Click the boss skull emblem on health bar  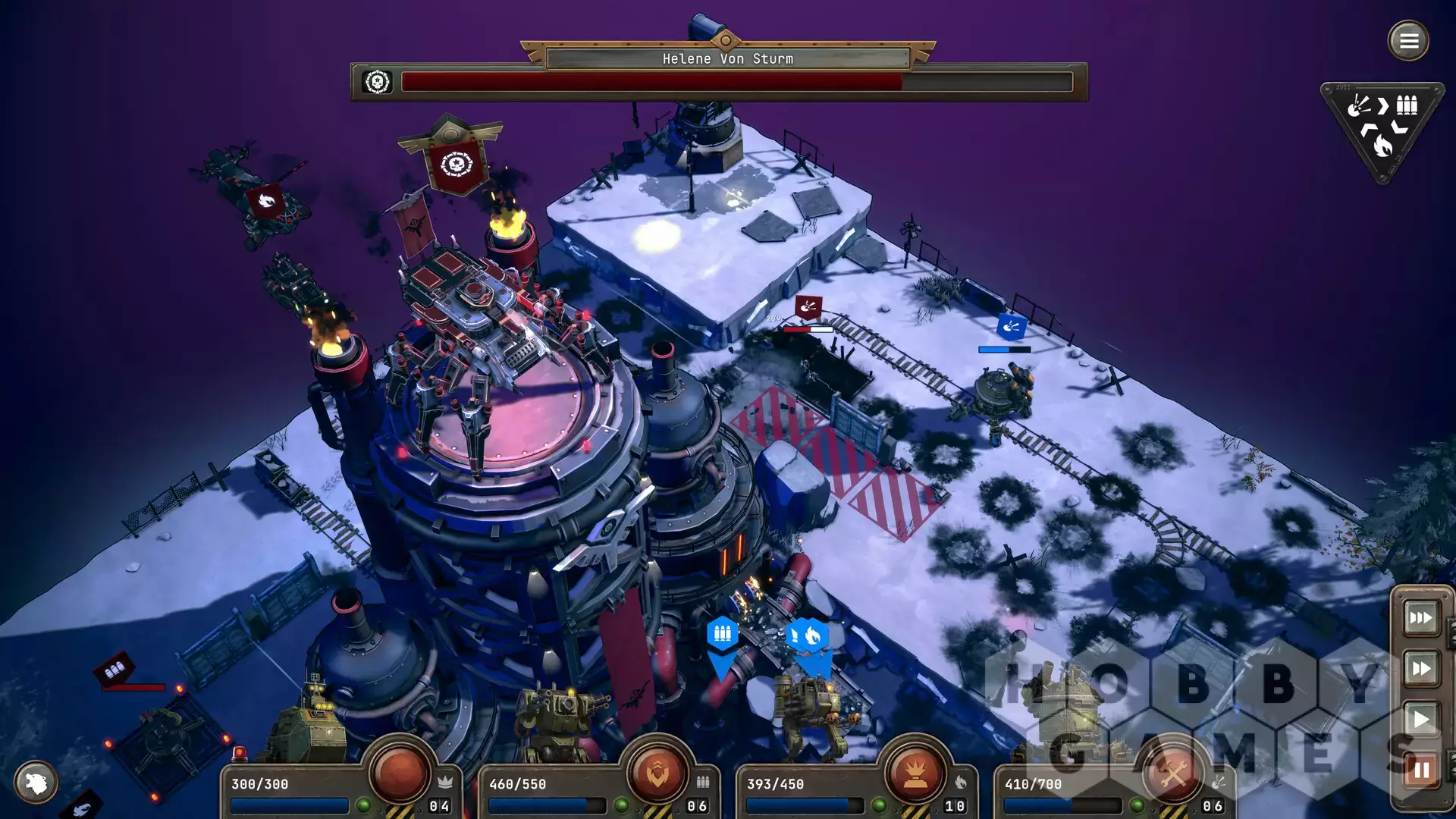click(x=377, y=82)
